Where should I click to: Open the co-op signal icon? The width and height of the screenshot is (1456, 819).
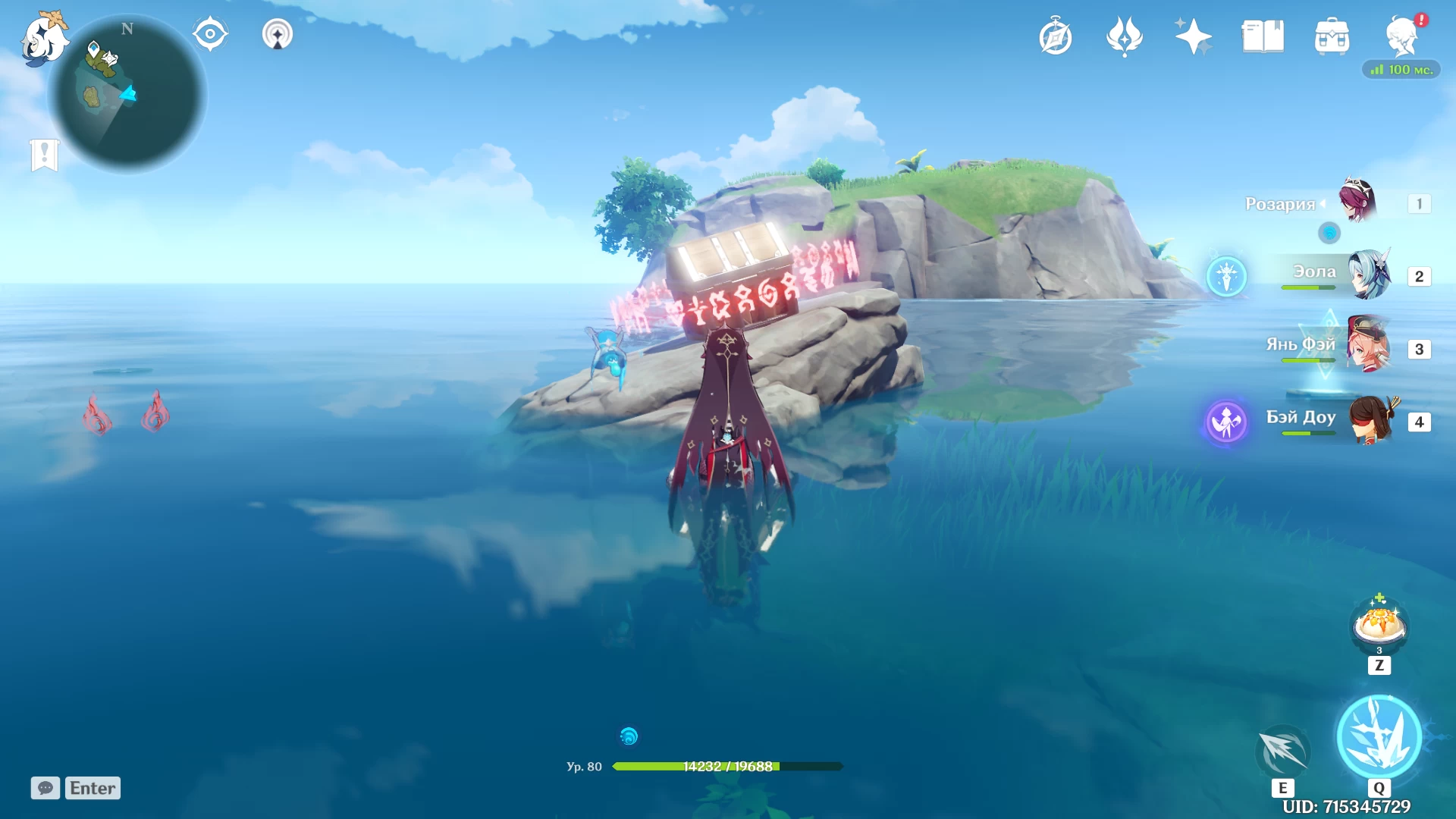pos(278,35)
